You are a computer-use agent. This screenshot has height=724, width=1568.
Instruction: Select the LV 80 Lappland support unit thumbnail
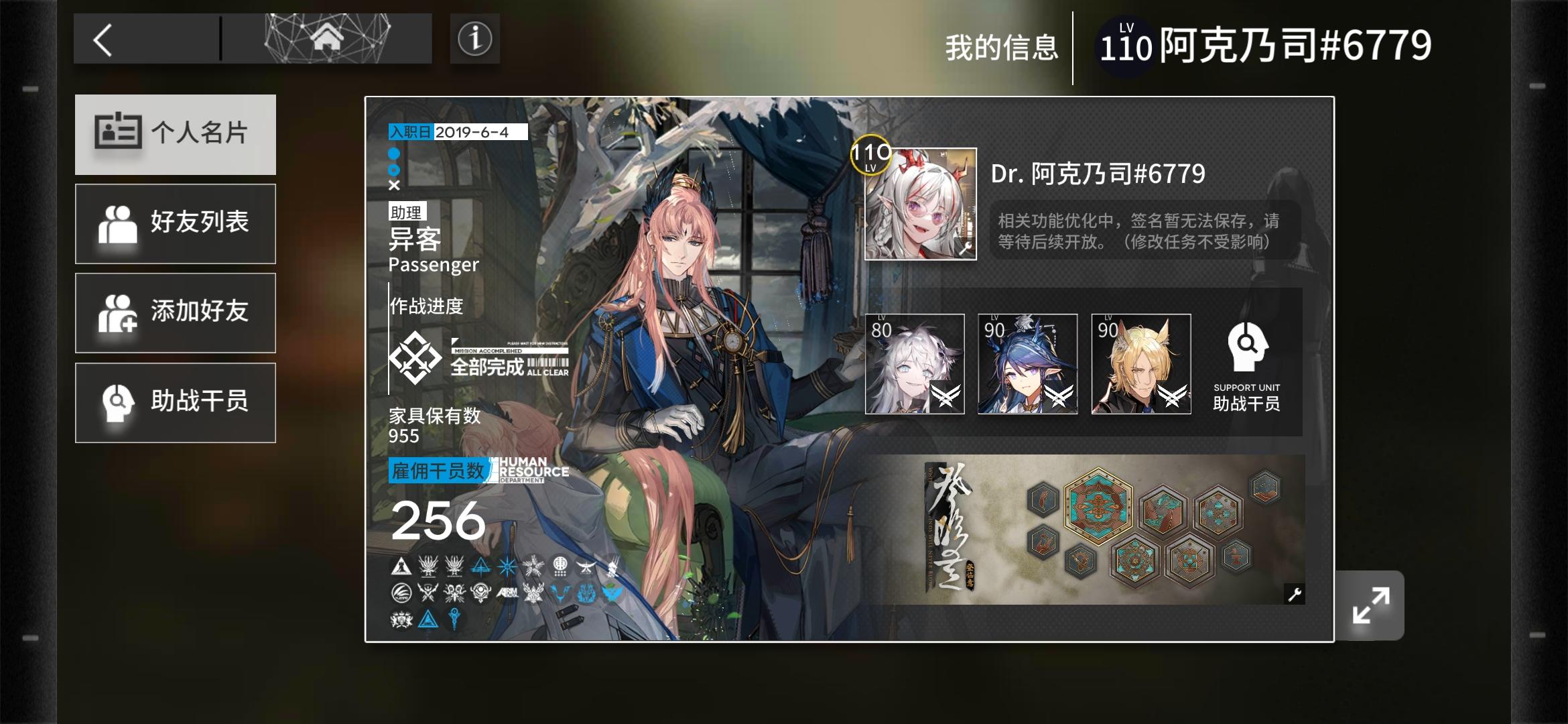pos(917,363)
